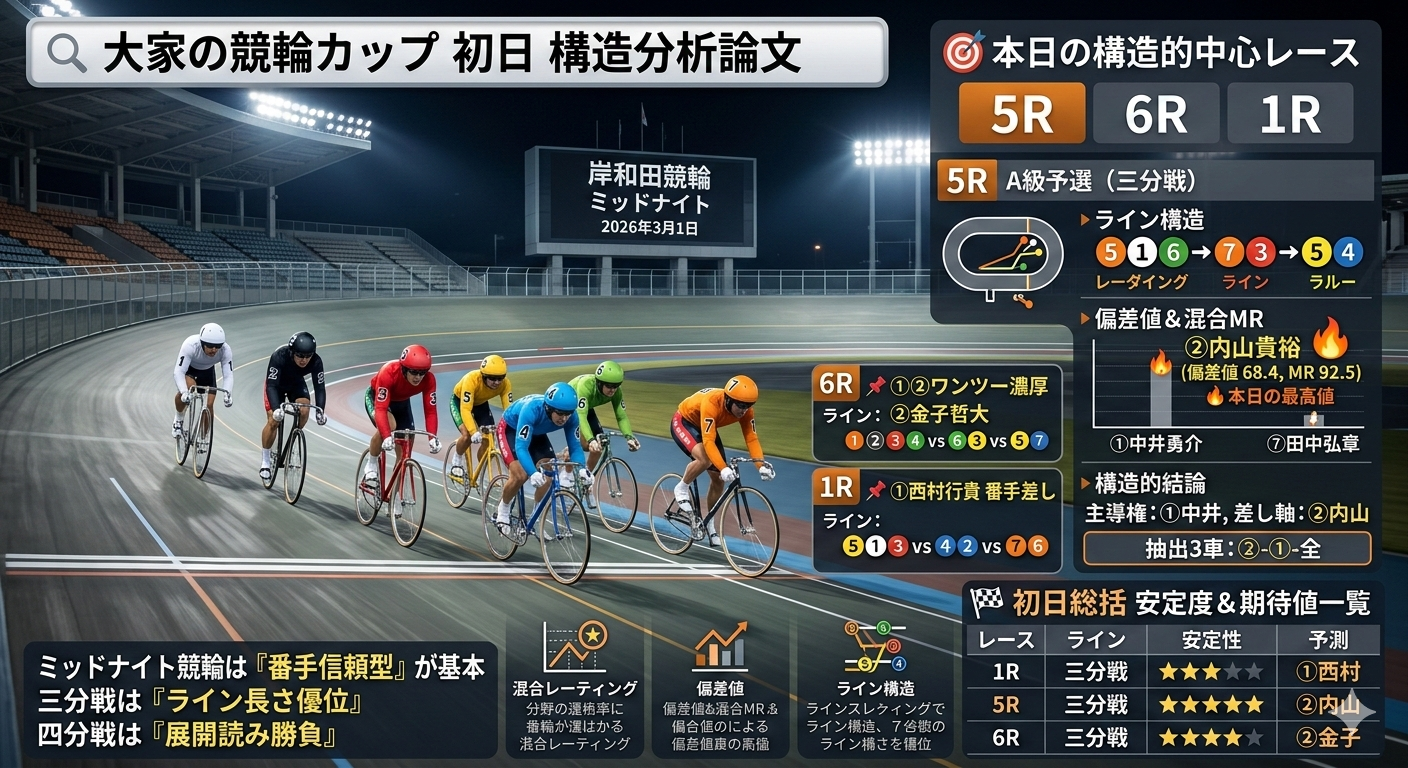Open the 偏差値 bar graph icon
The image size is (1408, 768).
coord(720,648)
